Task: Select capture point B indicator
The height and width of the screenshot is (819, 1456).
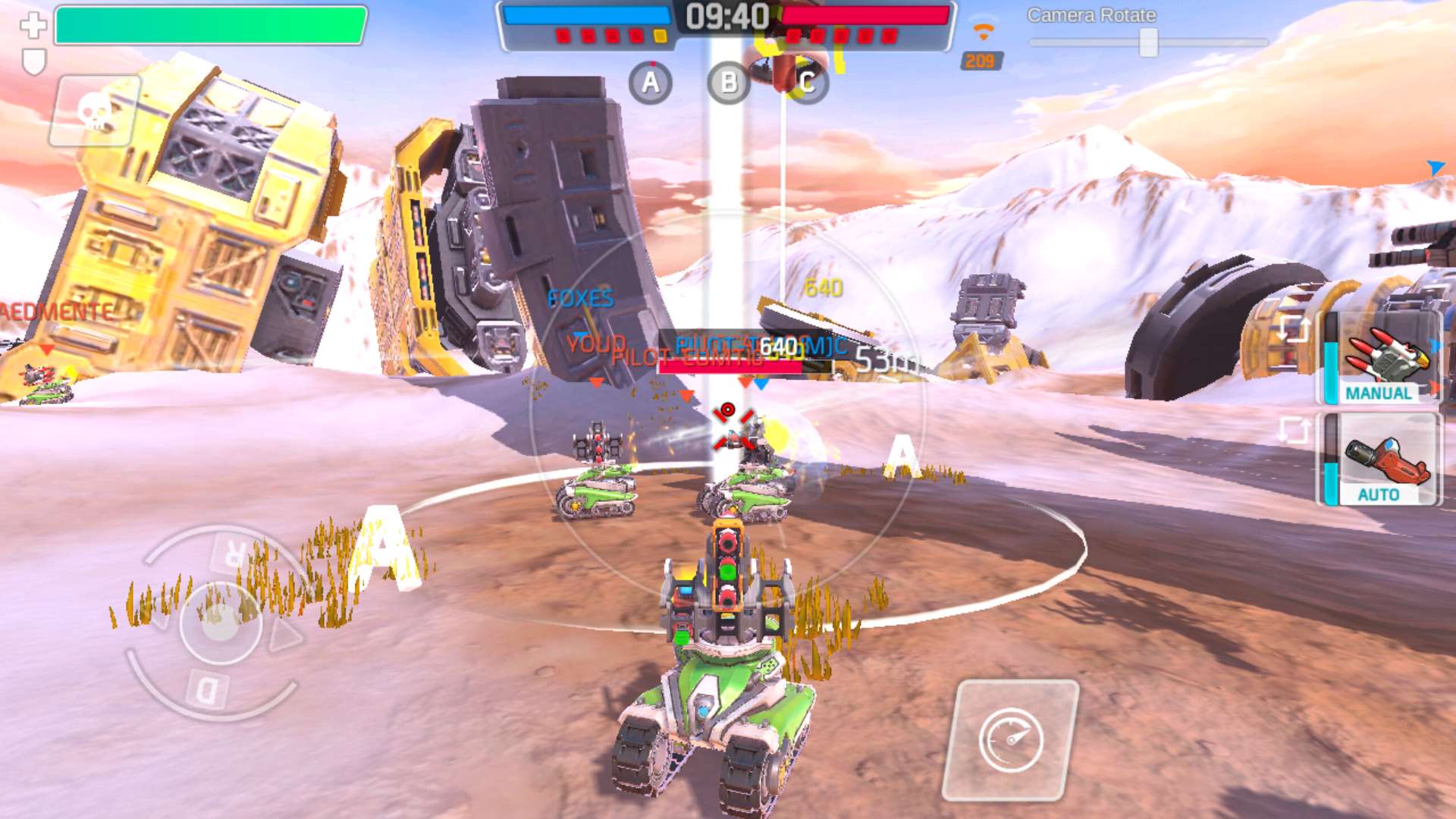Action: pyautogui.click(x=728, y=83)
